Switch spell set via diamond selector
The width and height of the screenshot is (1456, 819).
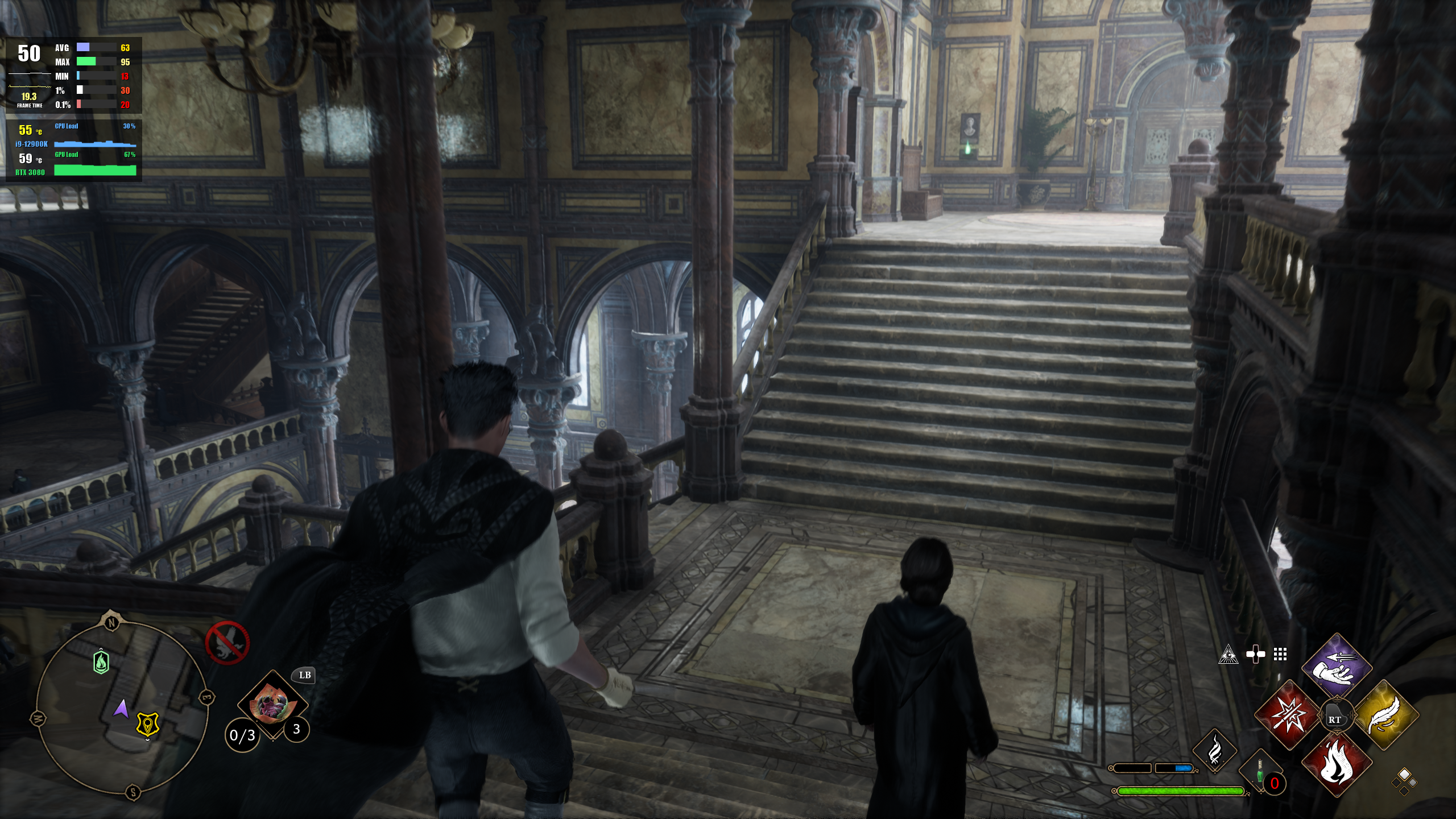[x=1404, y=781]
